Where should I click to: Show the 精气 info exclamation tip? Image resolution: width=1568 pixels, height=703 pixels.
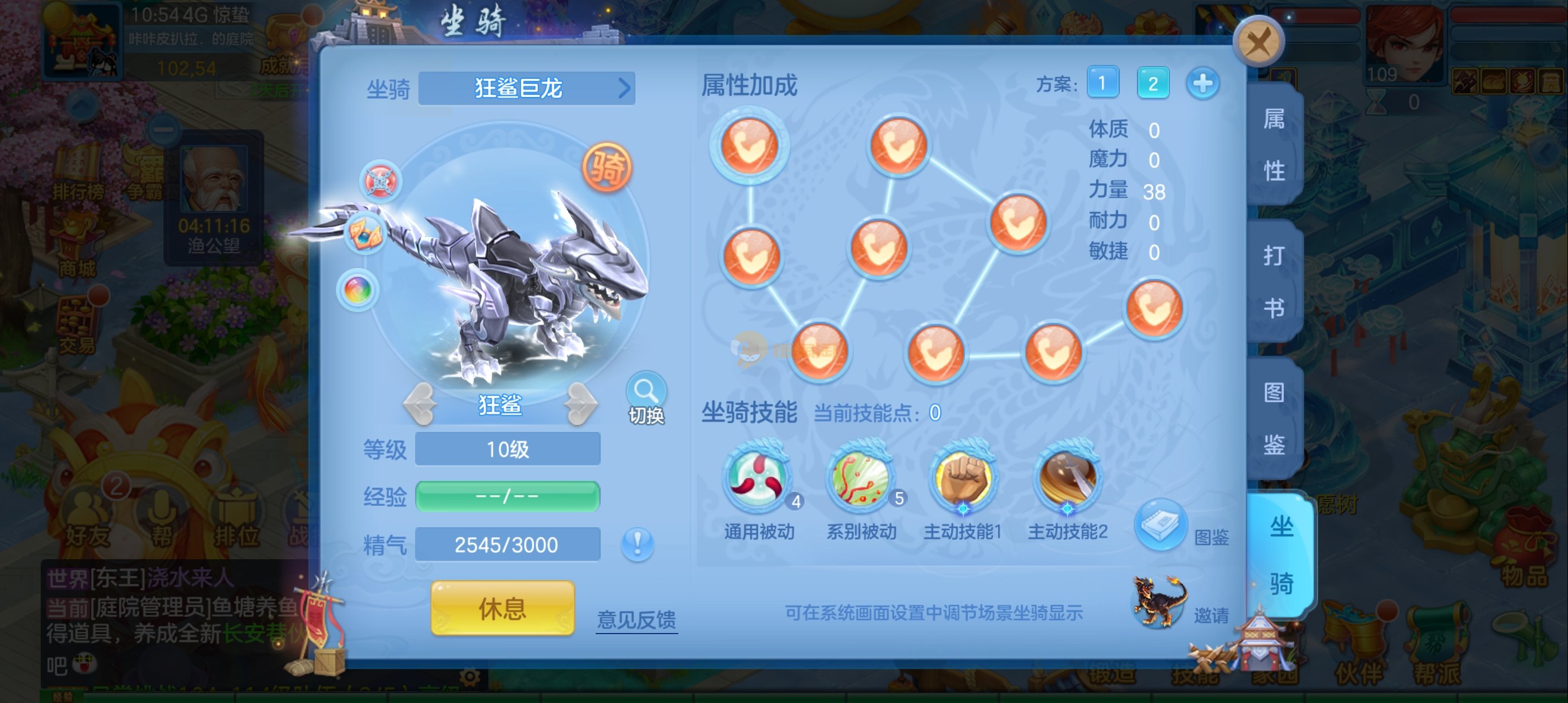(638, 543)
